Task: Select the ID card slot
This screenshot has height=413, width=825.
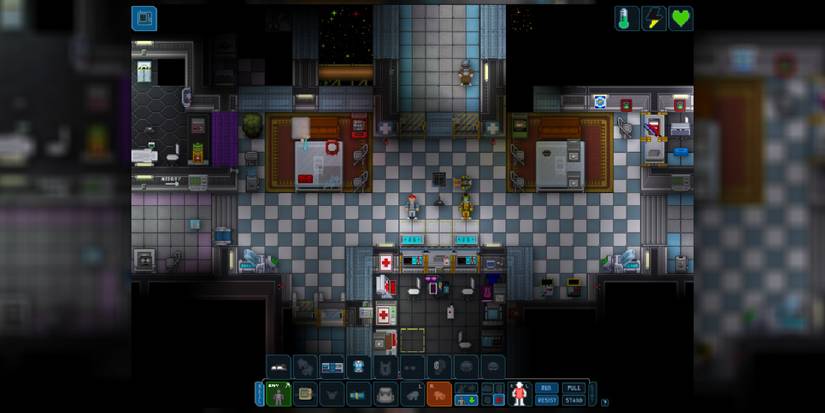Action: tap(305, 394)
